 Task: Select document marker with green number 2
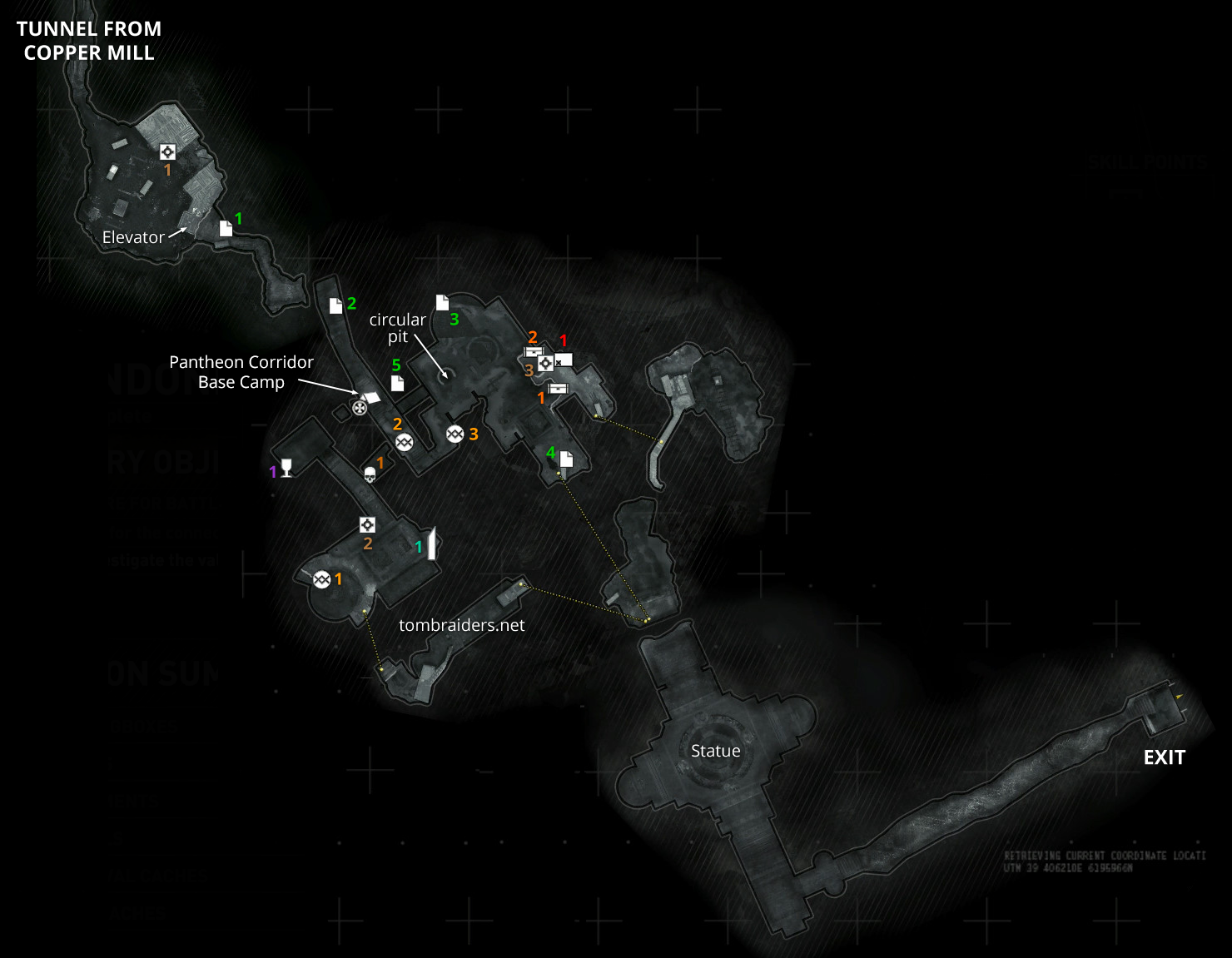[x=335, y=305]
